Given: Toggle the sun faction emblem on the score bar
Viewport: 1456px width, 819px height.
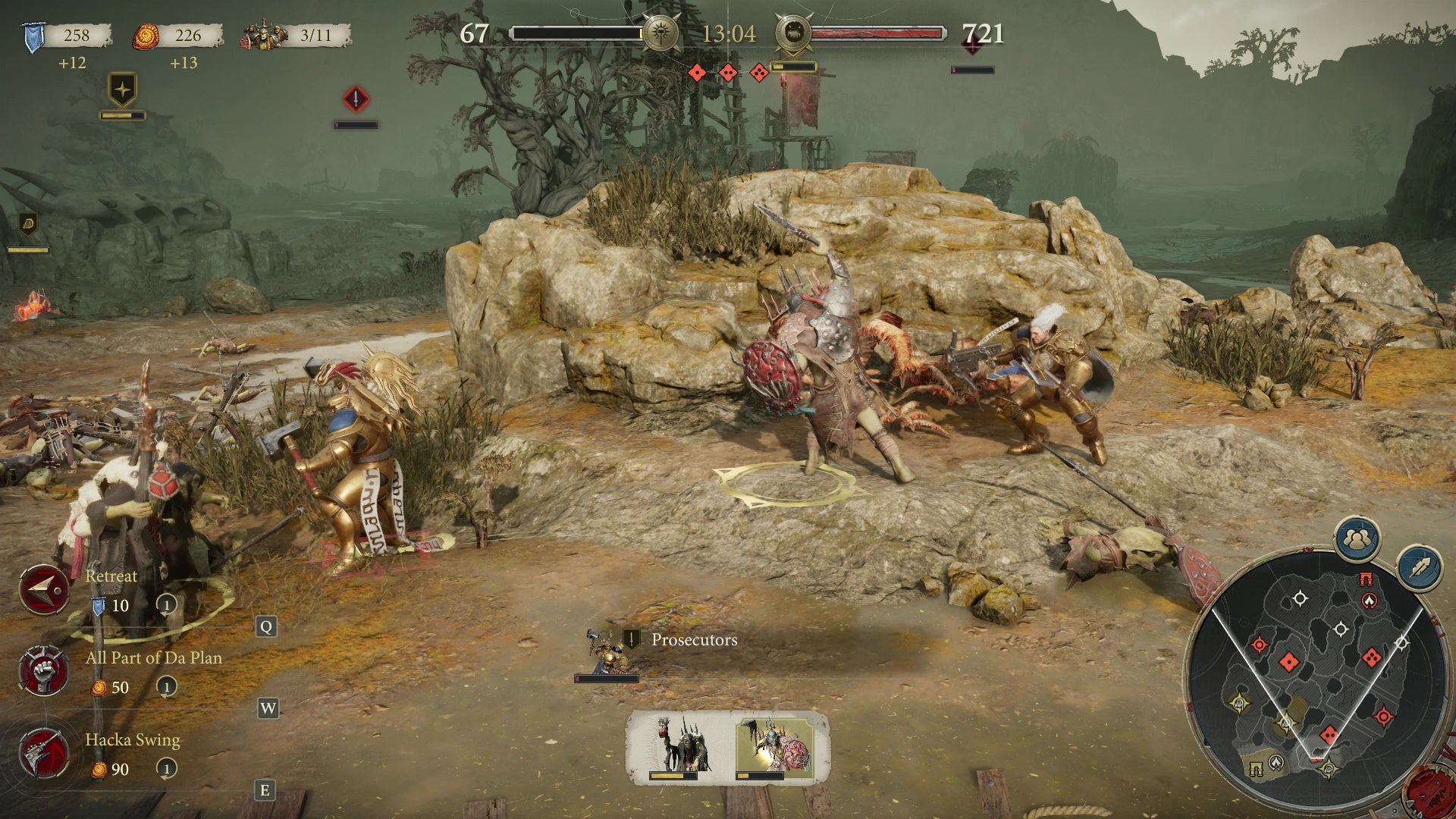Looking at the screenshot, I should 661,33.
